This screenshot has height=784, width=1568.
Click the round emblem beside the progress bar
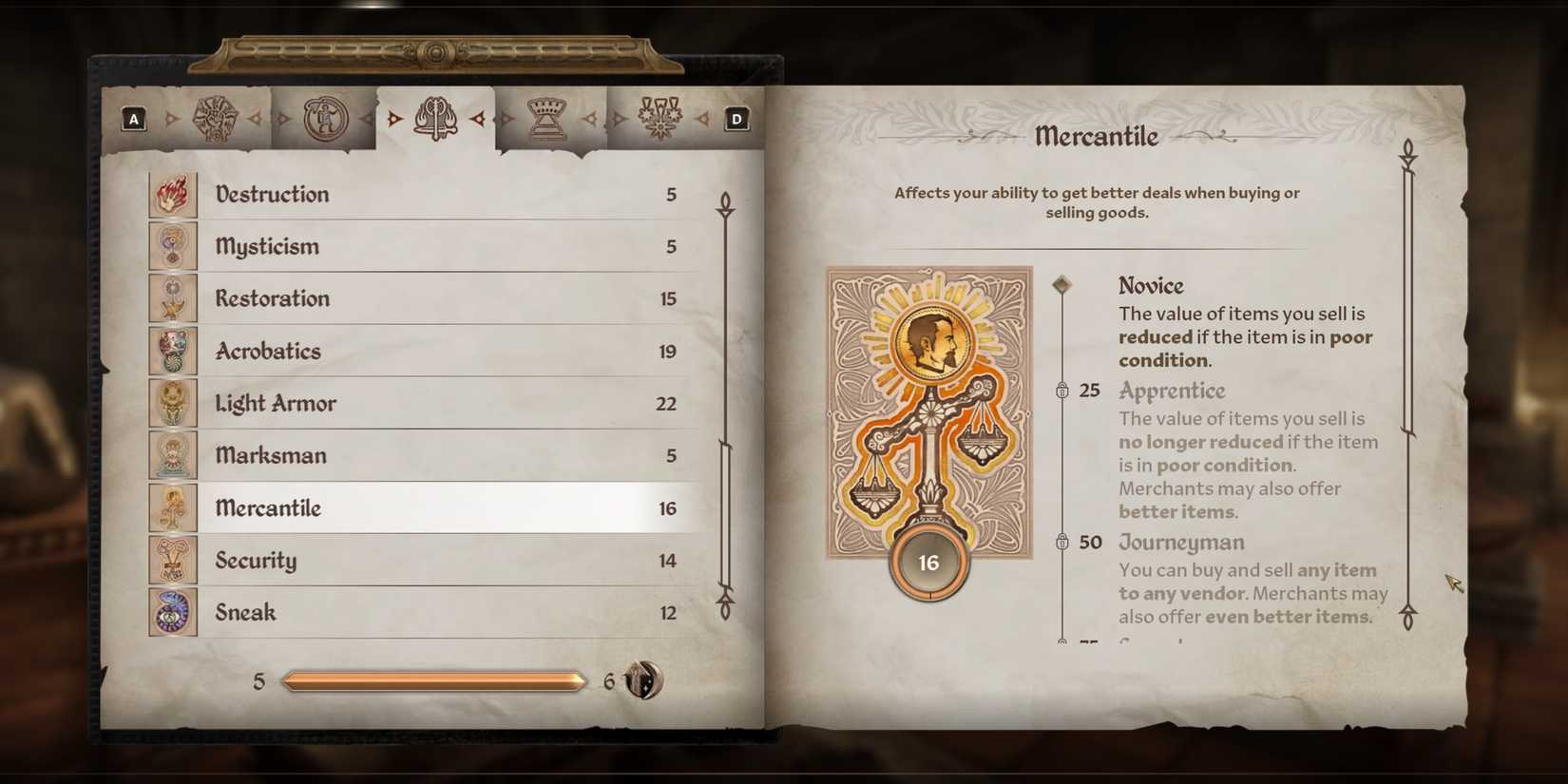(x=642, y=680)
